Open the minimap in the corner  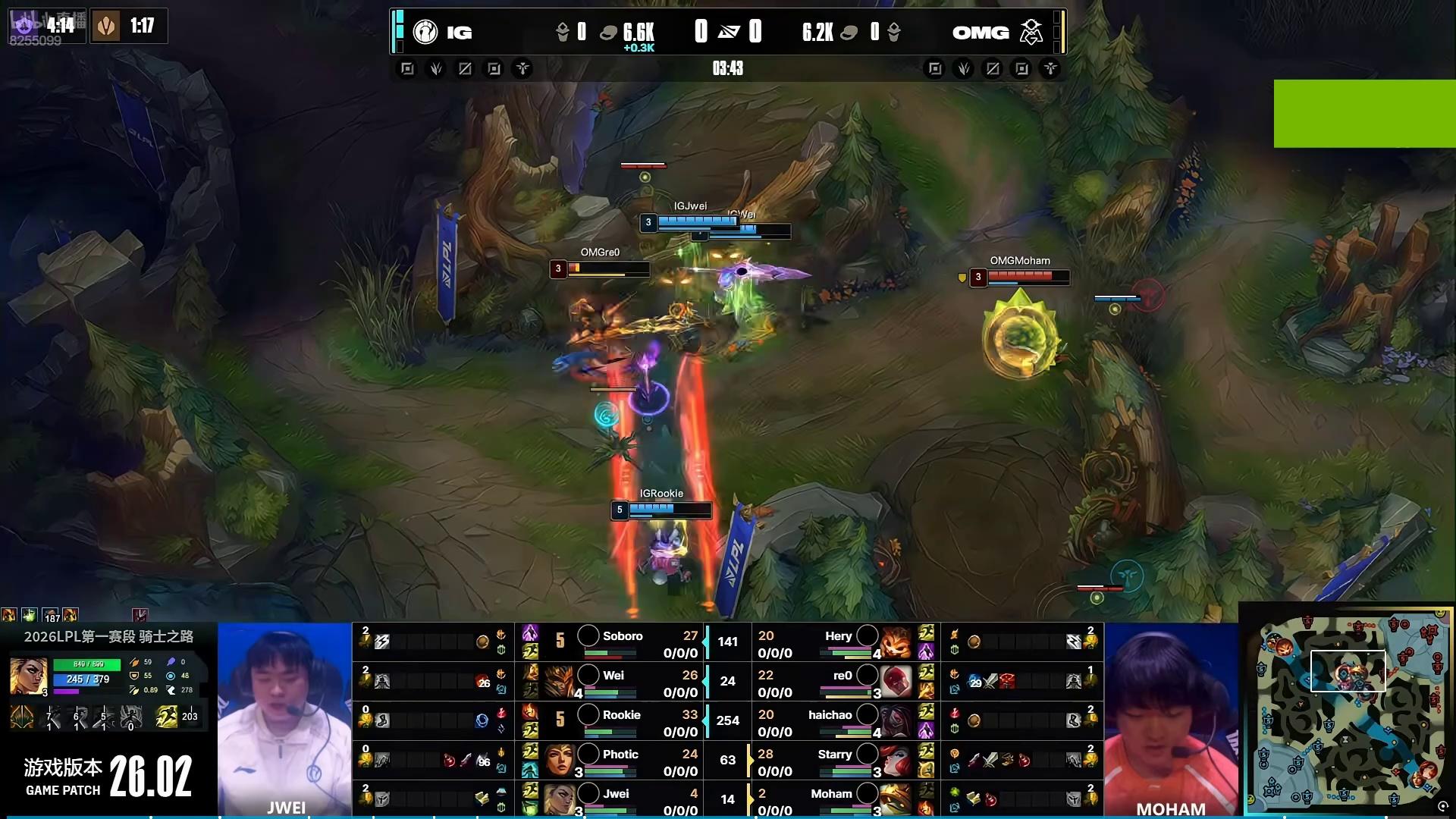coord(1347,711)
